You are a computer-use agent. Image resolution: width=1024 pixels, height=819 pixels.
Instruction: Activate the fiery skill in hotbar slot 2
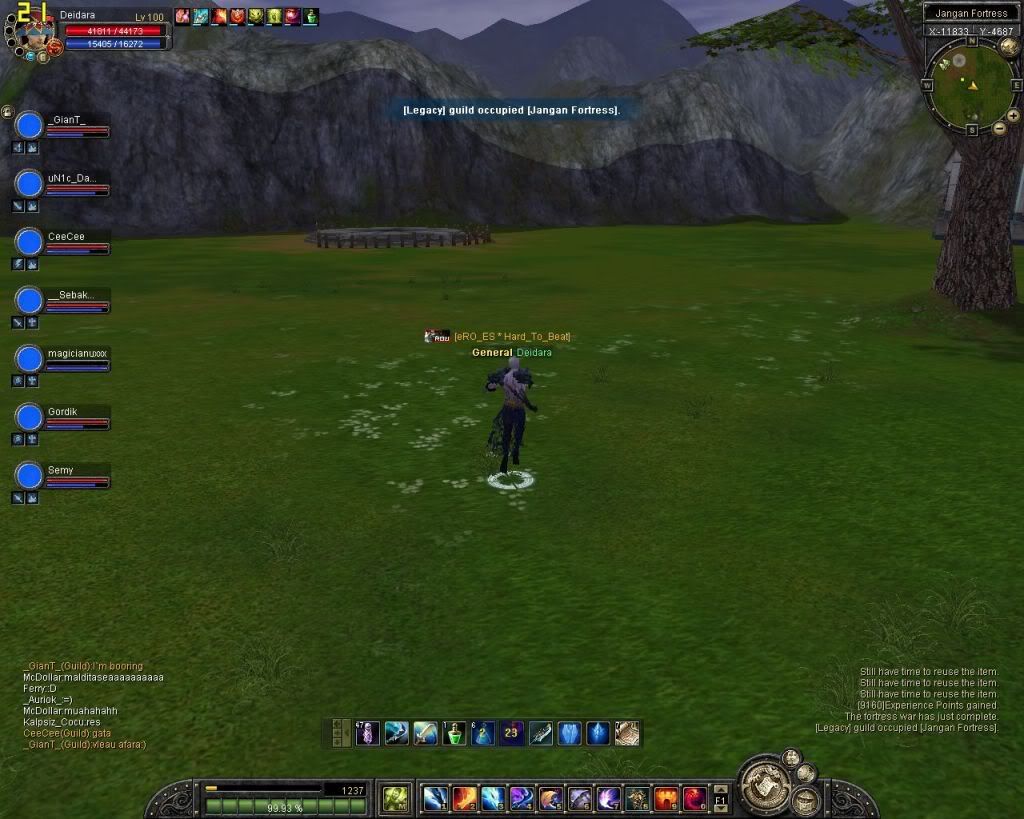coord(464,798)
